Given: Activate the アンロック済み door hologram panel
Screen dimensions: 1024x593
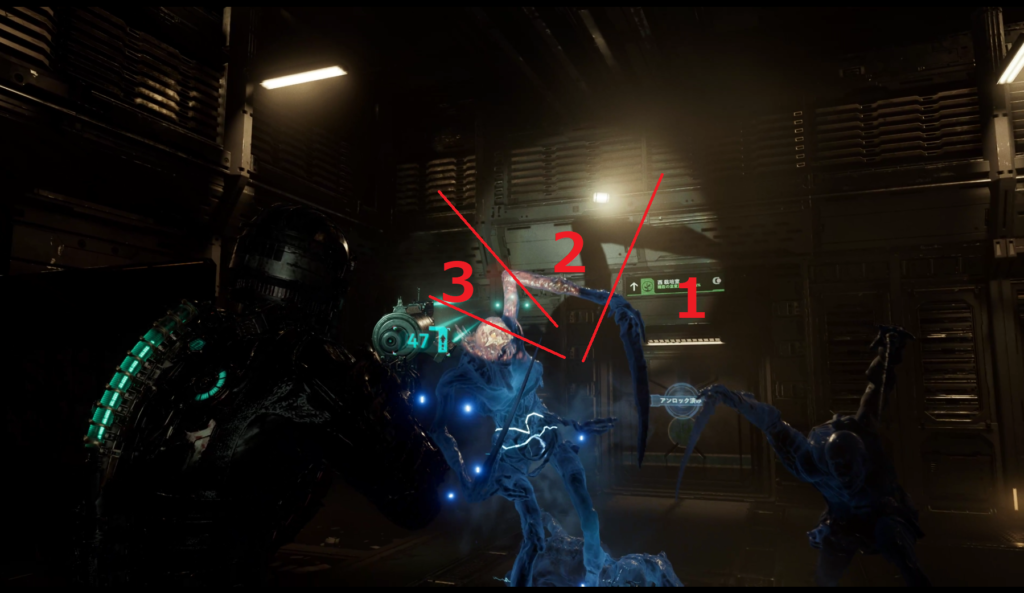Looking at the screenshot, I should click(681, 400).
